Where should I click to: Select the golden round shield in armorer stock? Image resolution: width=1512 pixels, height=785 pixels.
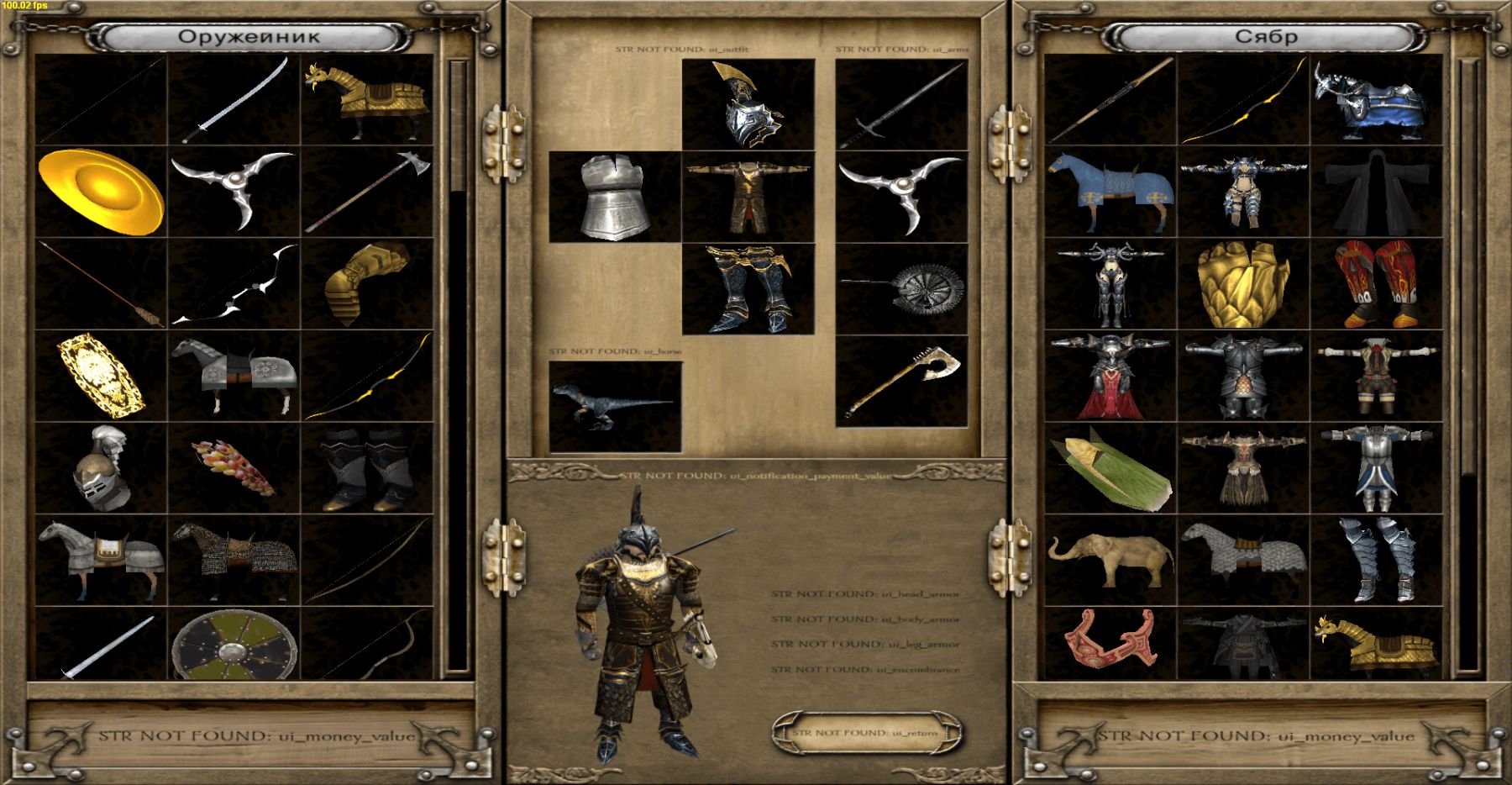100,192
